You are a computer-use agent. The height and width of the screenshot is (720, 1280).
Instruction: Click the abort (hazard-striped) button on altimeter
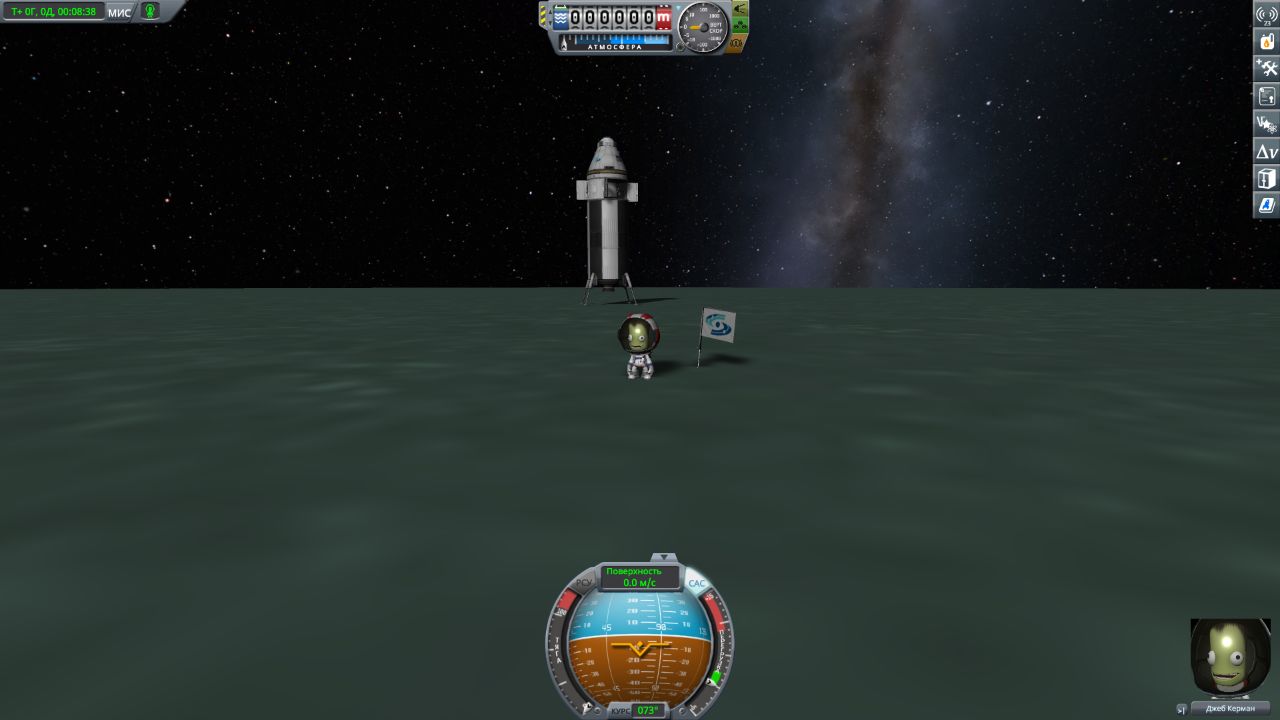(x=544, y=17)
